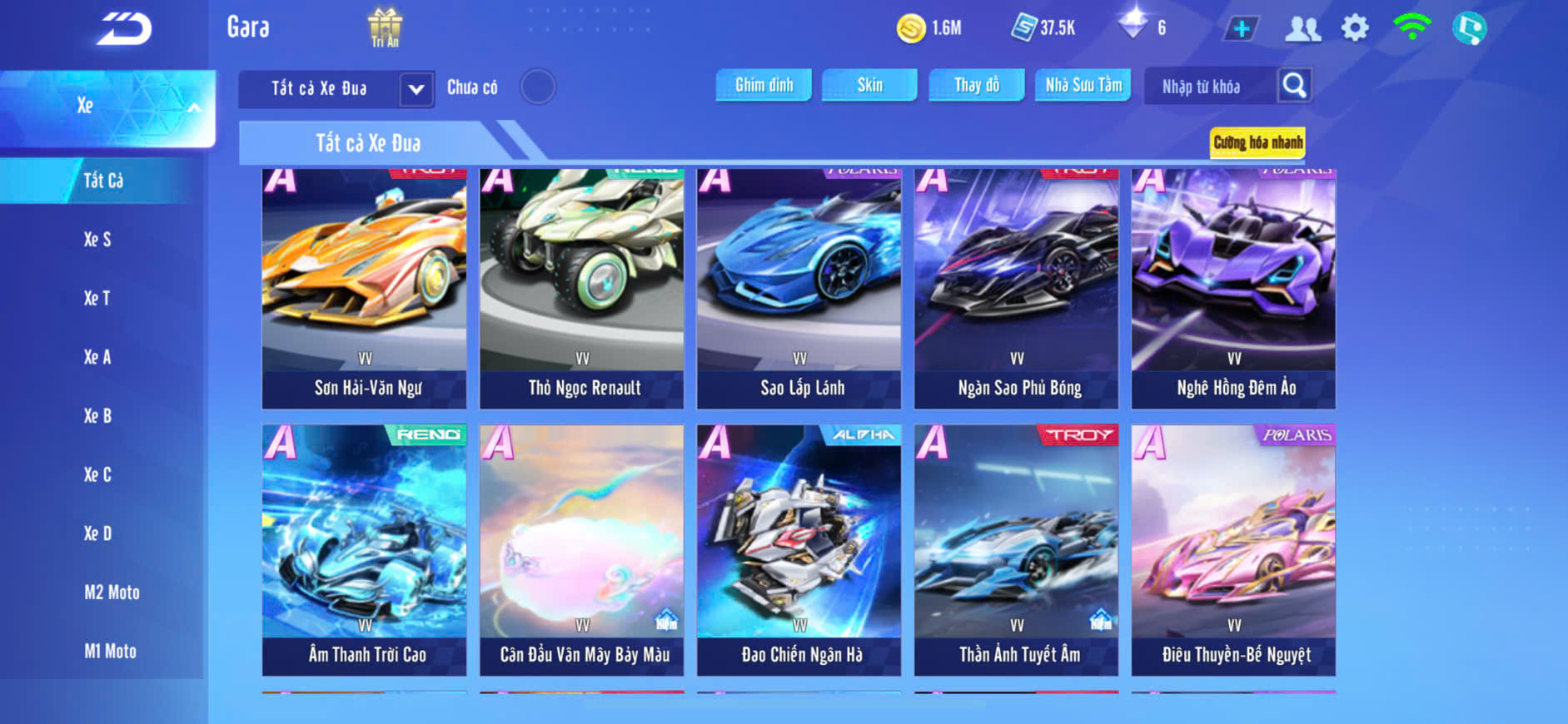Show the M2 Moto category
This screenshot has width=1568, height=724.
112,593
